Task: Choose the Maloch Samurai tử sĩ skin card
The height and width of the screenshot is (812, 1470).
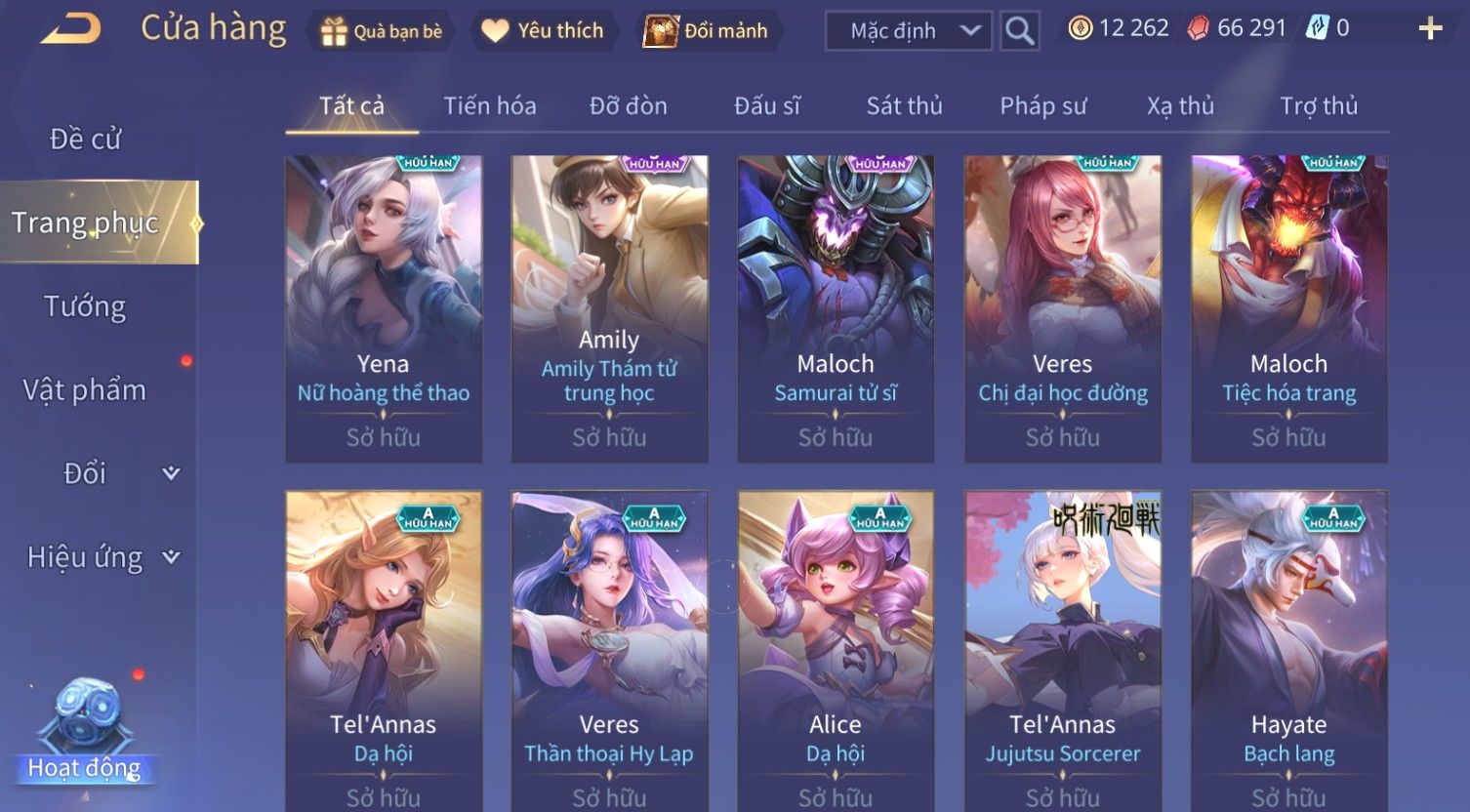Action: pyautogui.click(x=836, y=307)
